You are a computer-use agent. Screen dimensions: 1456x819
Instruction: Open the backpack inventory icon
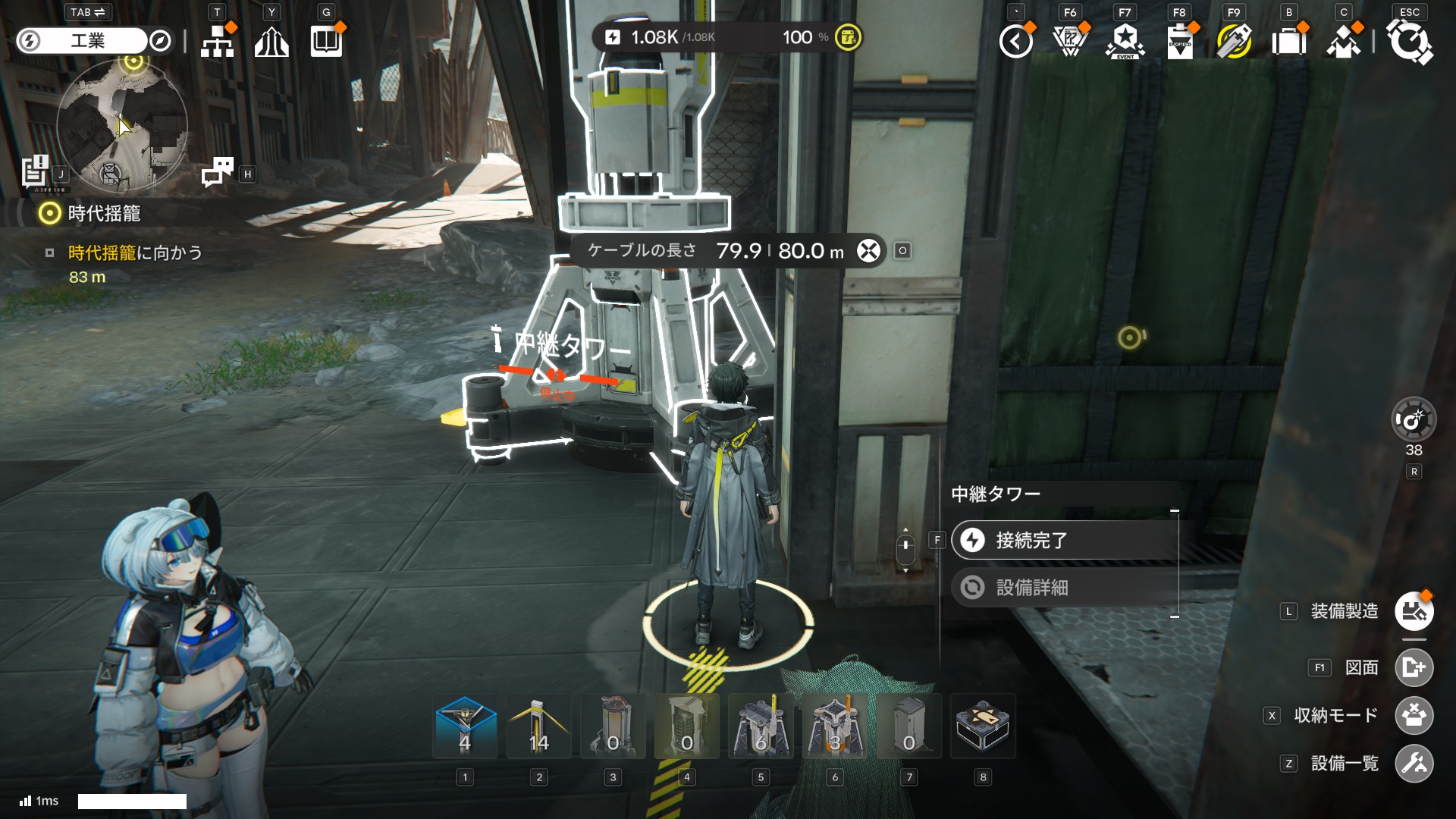point(1288,41)
